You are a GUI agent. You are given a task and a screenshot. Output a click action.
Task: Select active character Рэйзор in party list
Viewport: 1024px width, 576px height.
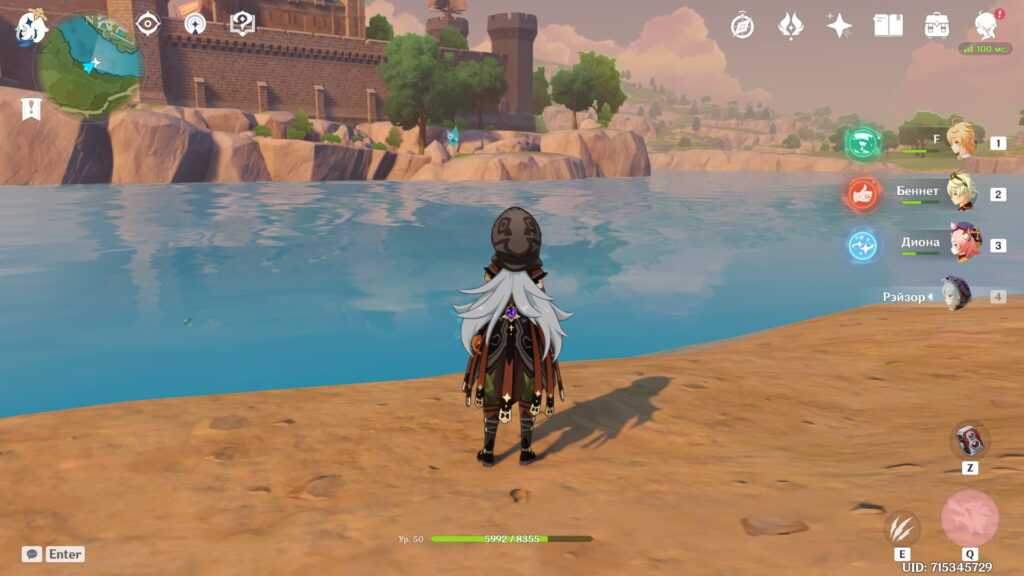(x=955, y=295)
